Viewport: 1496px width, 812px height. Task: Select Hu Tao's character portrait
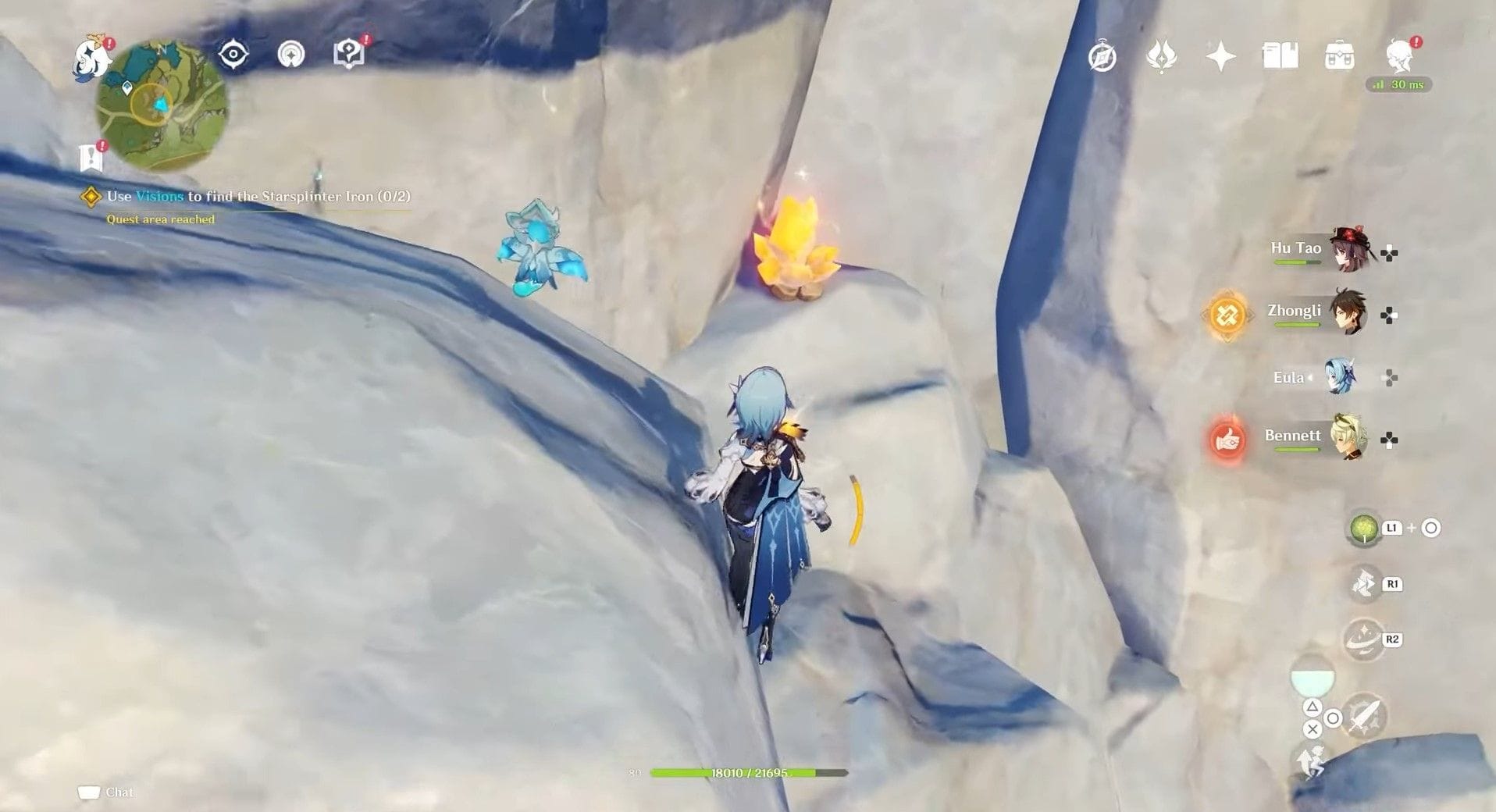pyautogui.click(x=1348, y=249)
